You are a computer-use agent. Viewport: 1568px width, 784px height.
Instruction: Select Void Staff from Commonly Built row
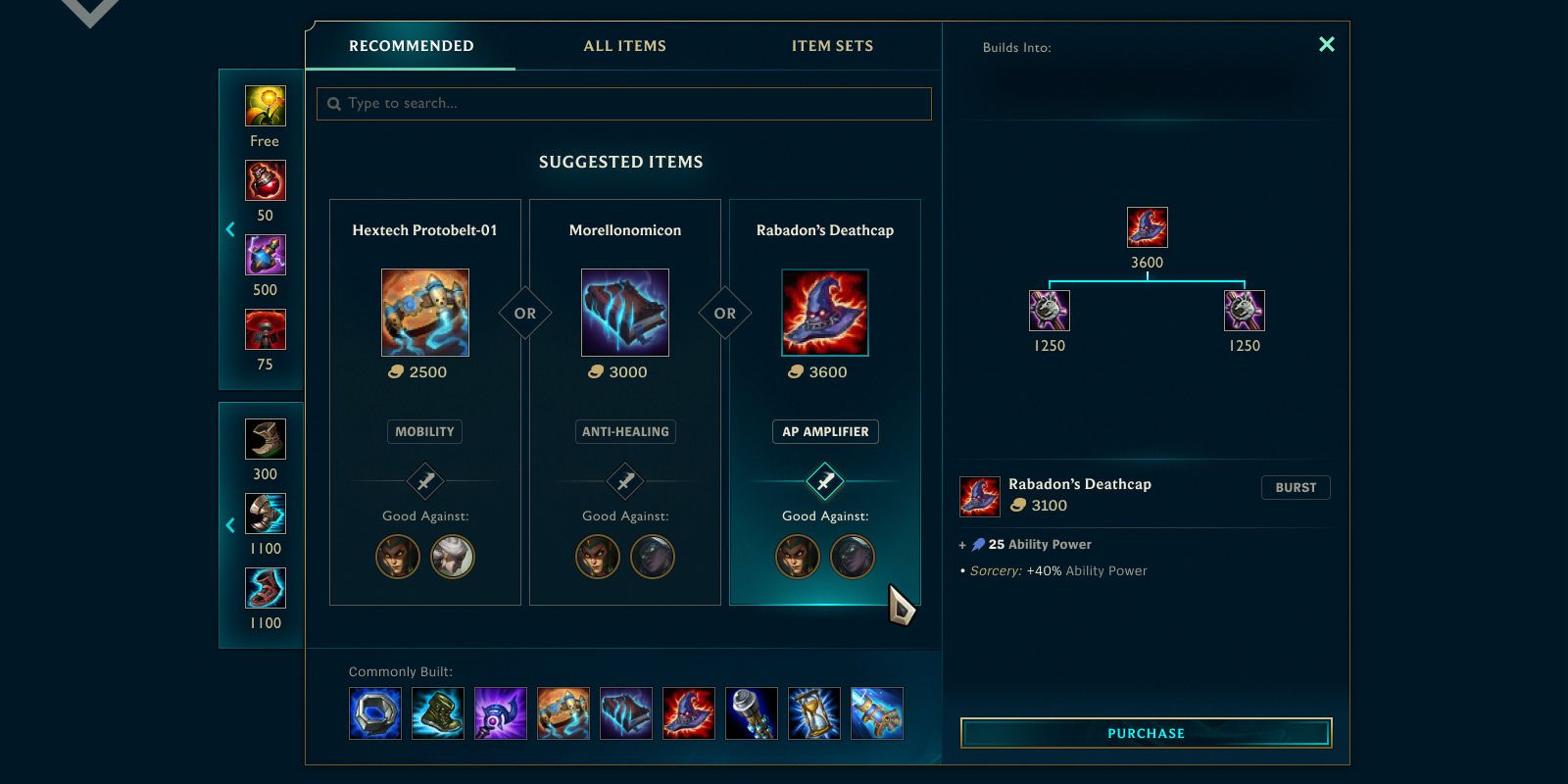(x=501, y=713)
